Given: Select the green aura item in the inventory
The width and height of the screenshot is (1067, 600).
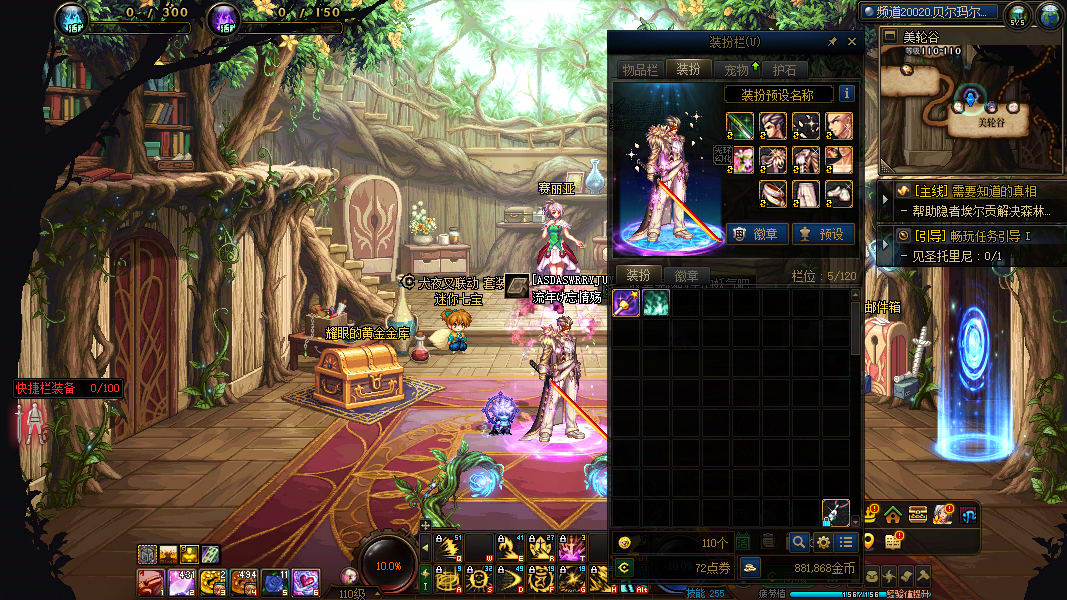Looking at the screenshot, I should click(656, 303).
